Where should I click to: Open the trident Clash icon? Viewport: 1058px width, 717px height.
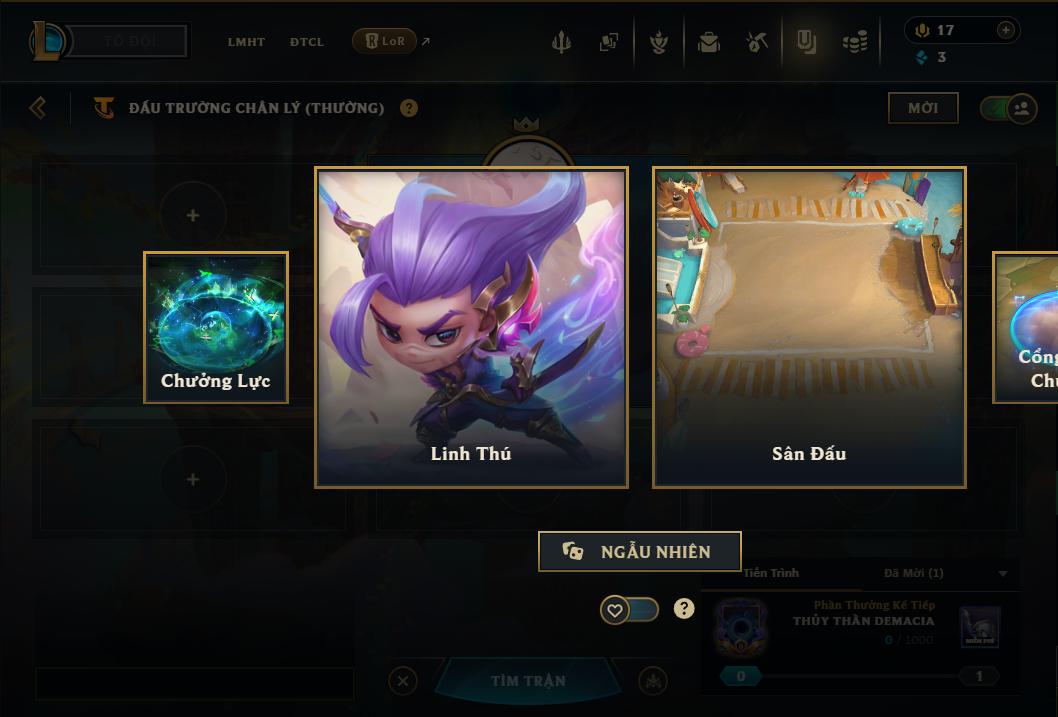(x=561, y=42)
